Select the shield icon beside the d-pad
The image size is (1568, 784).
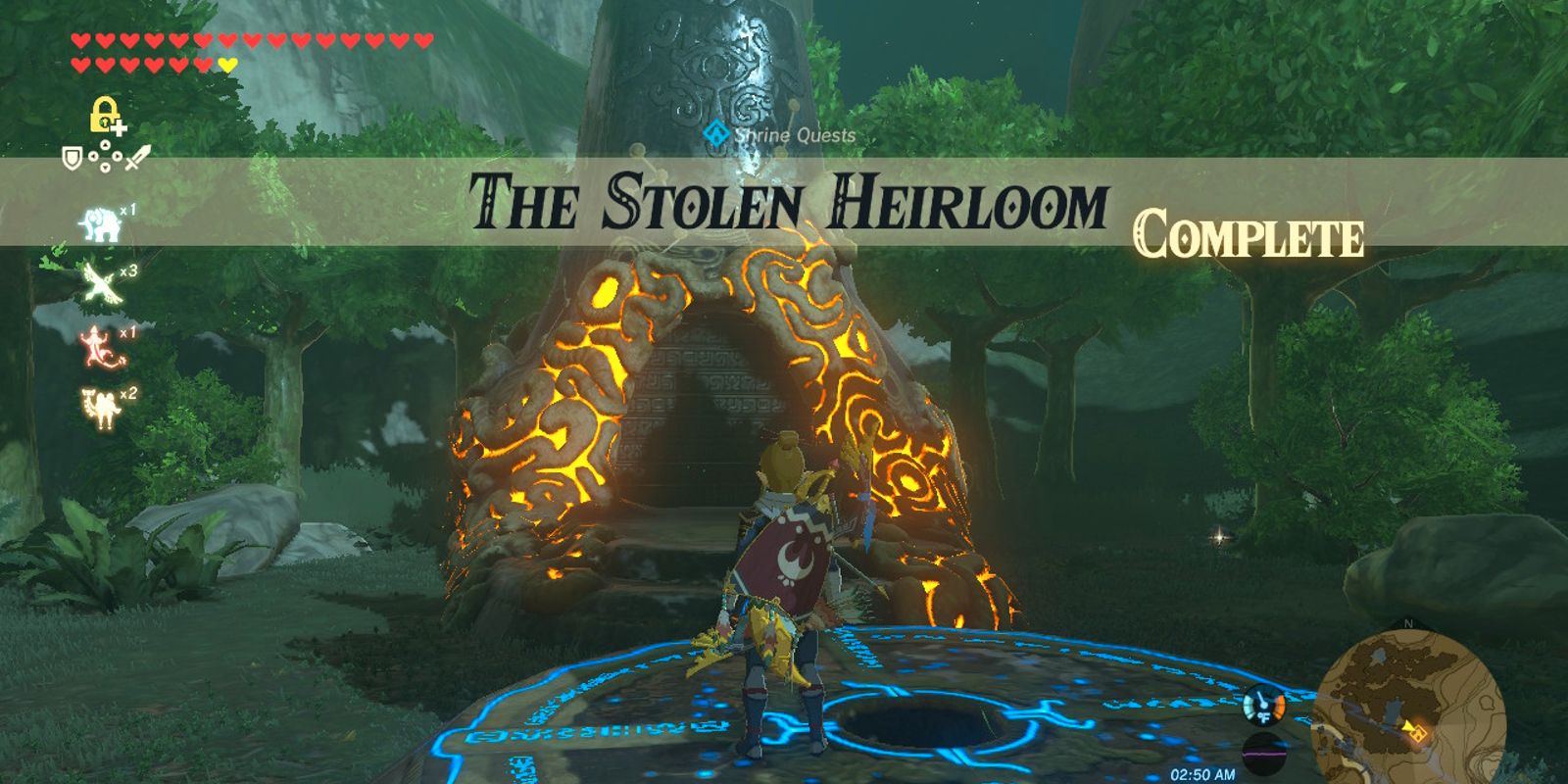[72, 157]
